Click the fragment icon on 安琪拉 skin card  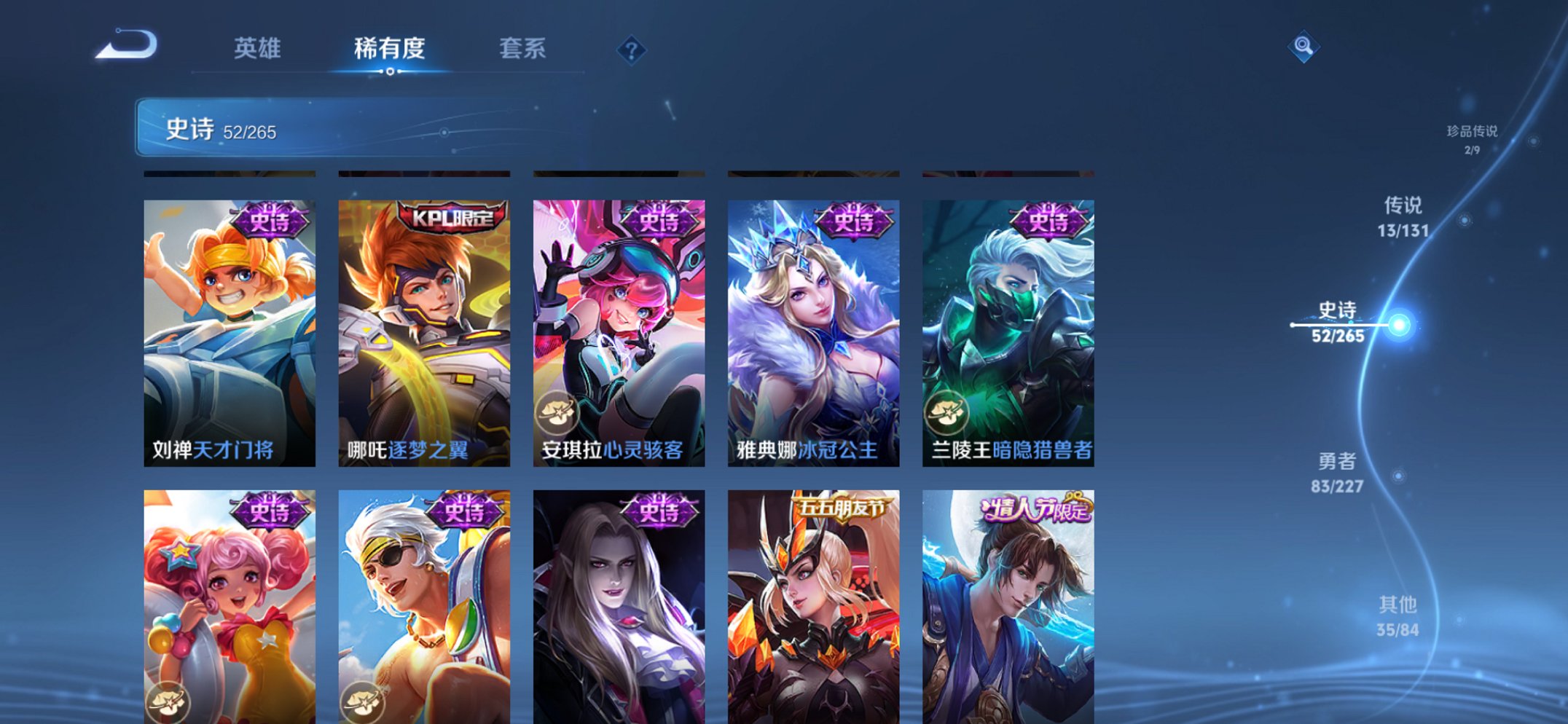[x=557, y=412]
